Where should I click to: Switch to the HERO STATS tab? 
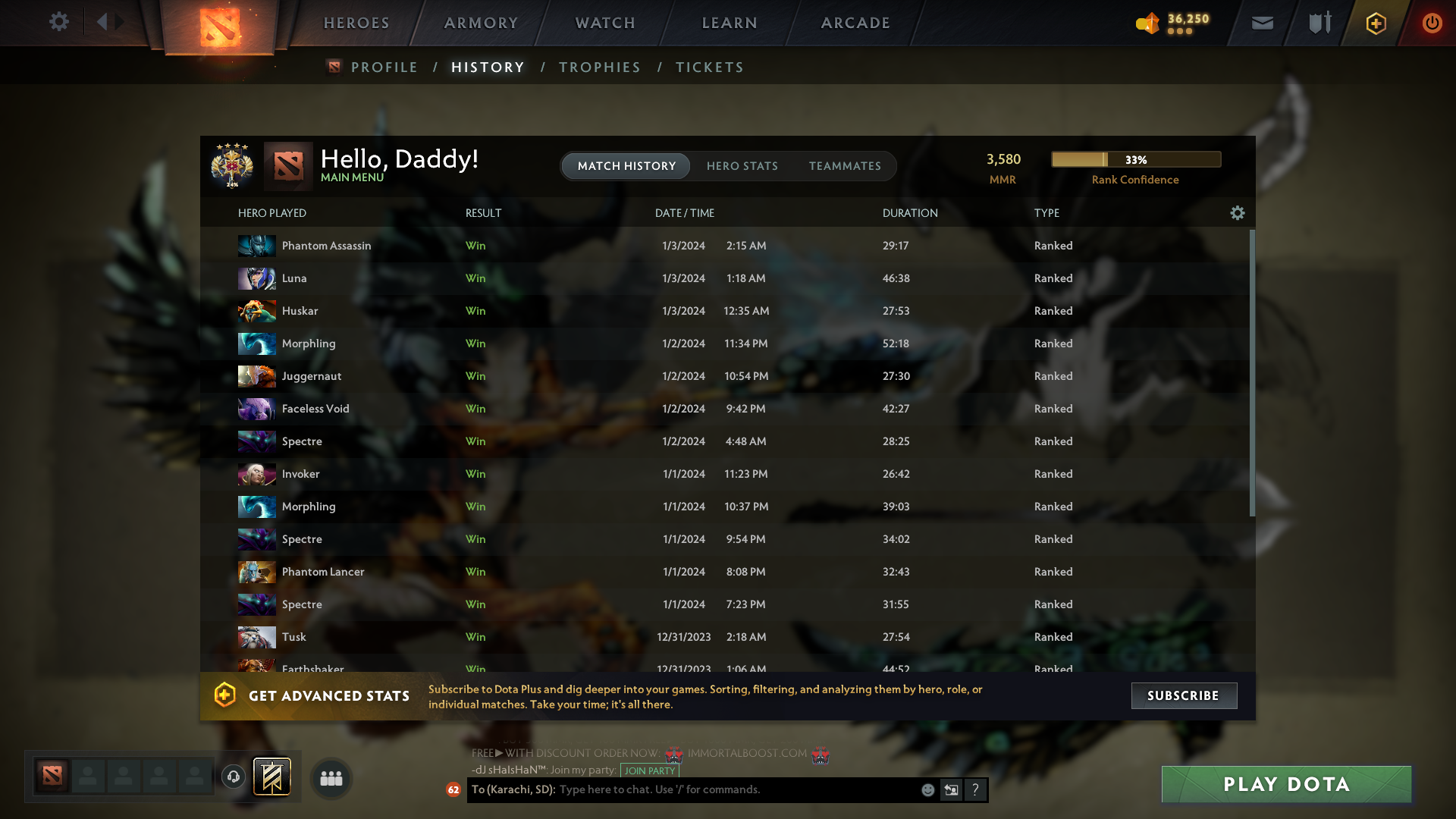click(742, 166)
